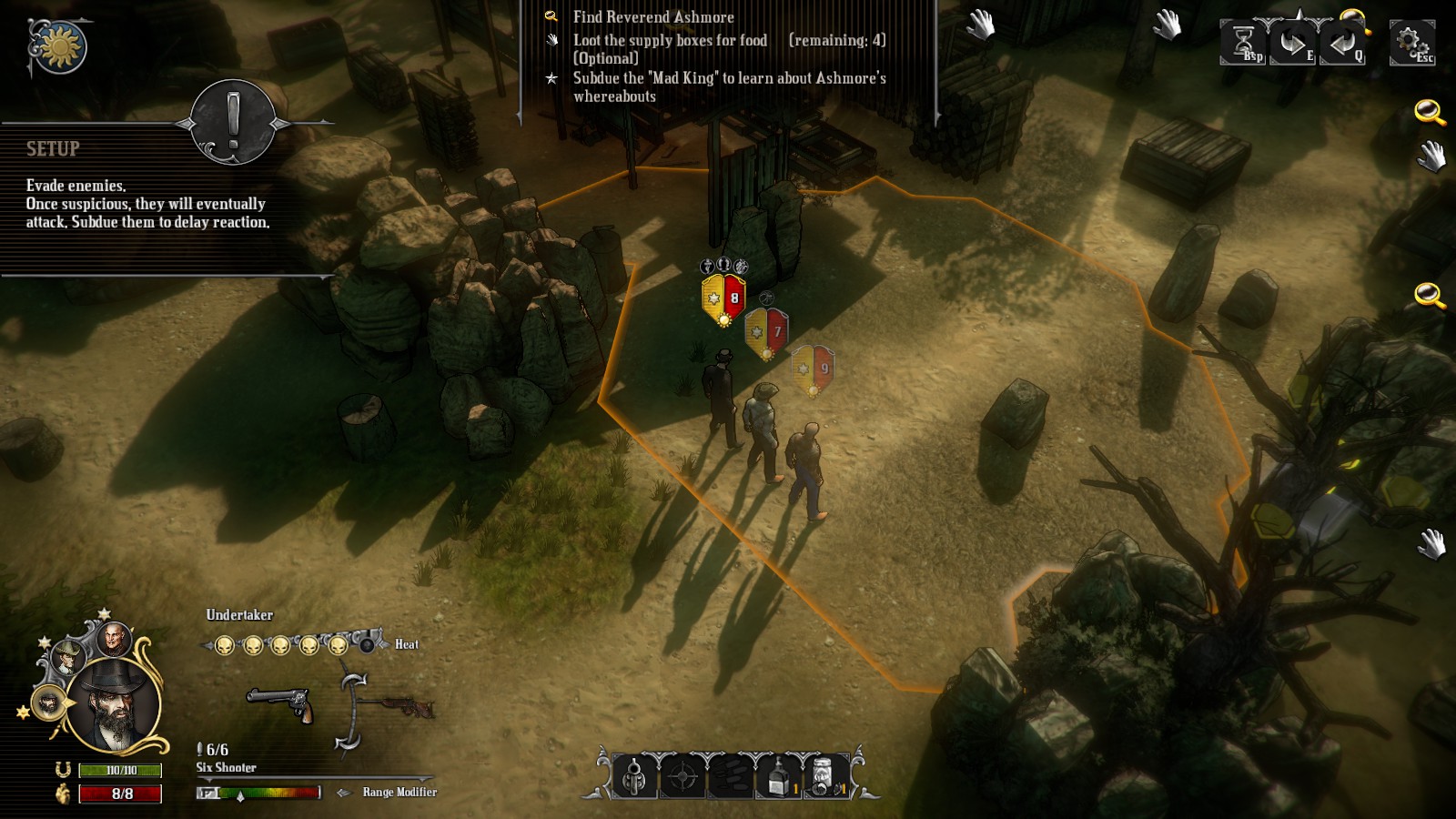Select the unit shield marker numbered 8
Screen dimensions: 1456x819
pos(724,298)
